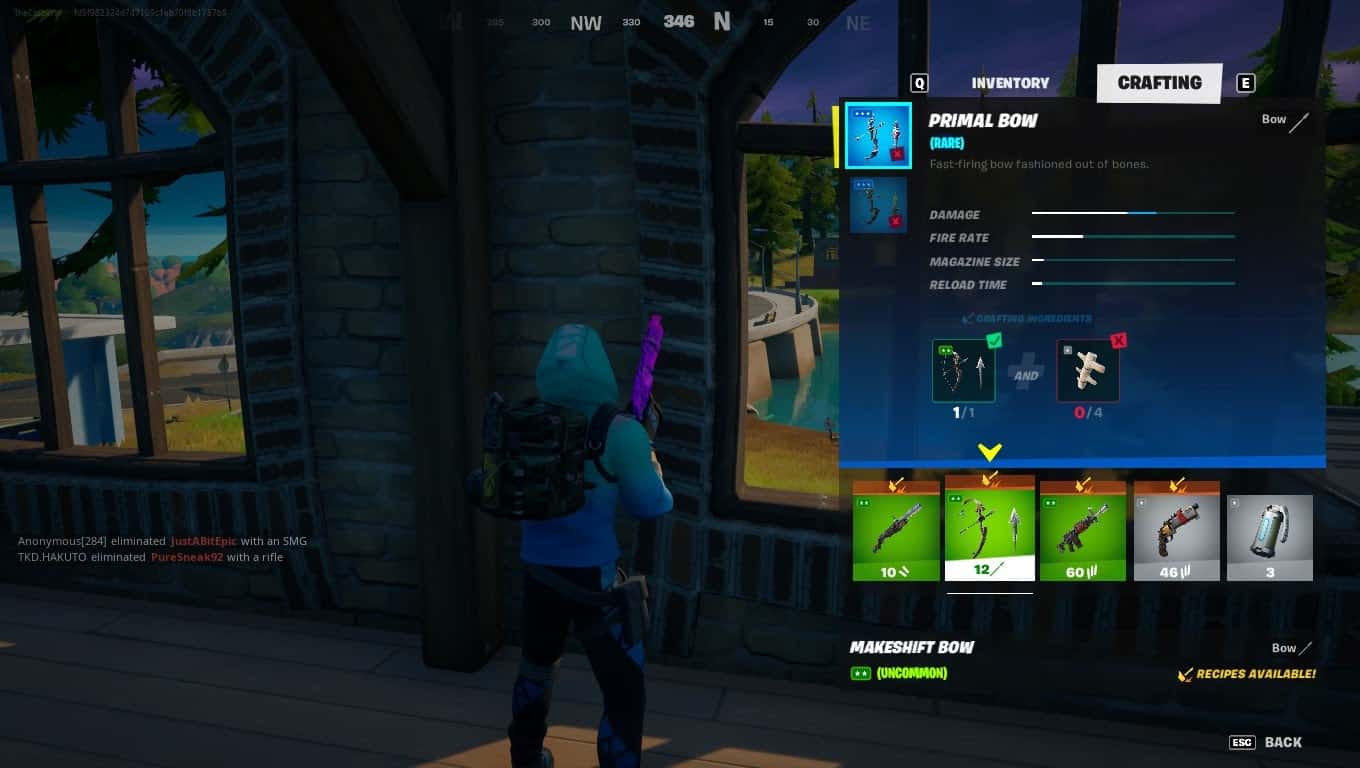Open the Crafting tab
The width and height of the screenshot is (1360, 768).
point(1159,83)
